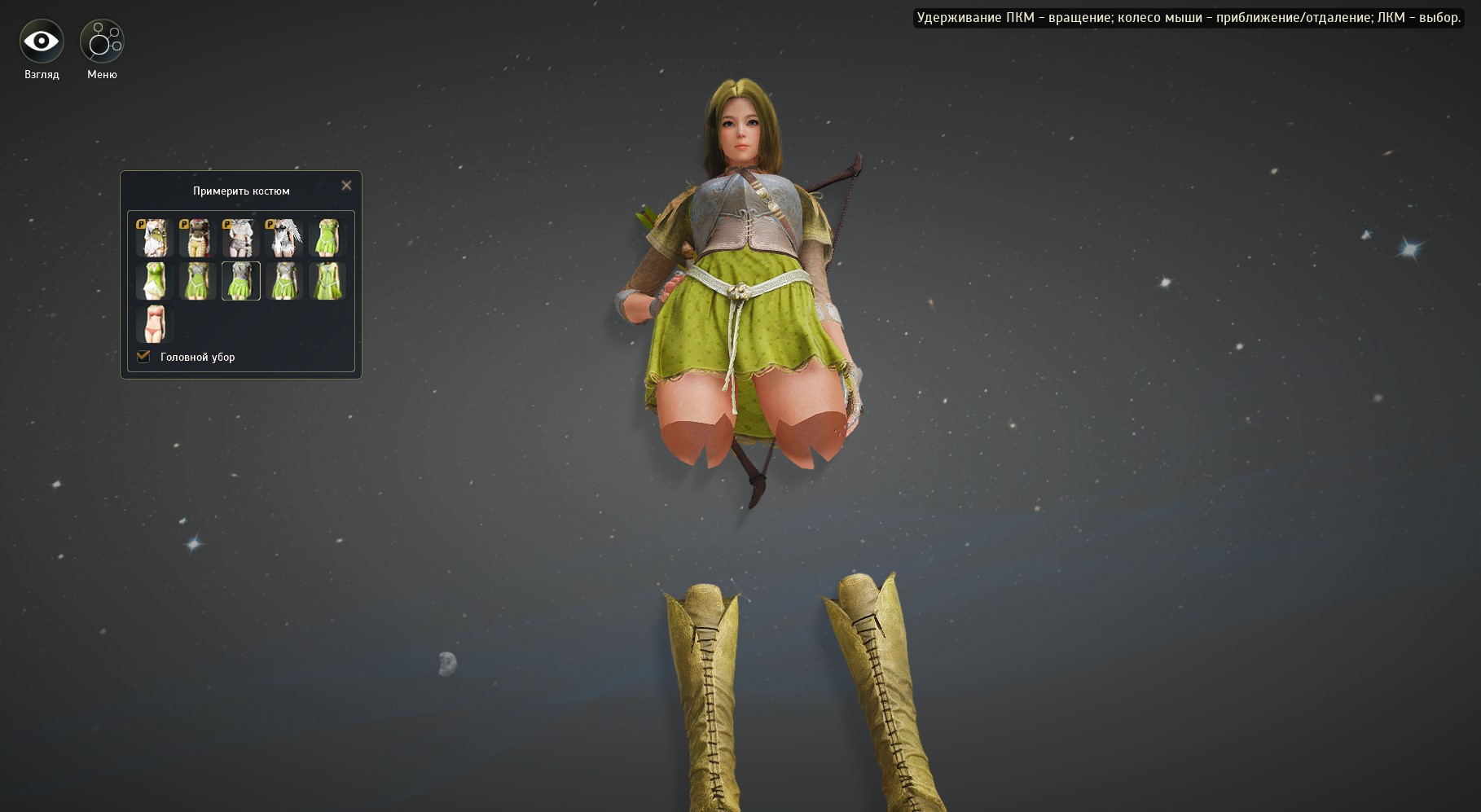Toggle the Головной убор checkbox

144,357
